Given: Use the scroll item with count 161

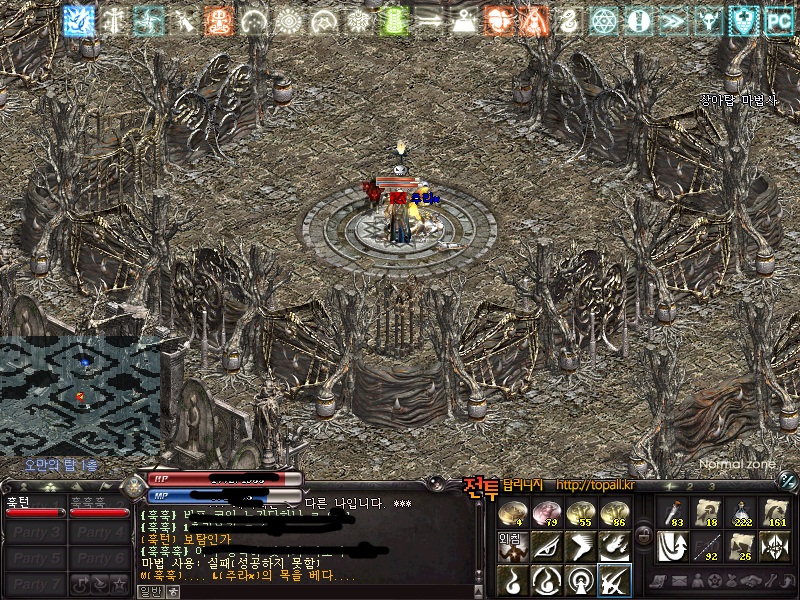Looking at the screenshot, I should 775,513.
